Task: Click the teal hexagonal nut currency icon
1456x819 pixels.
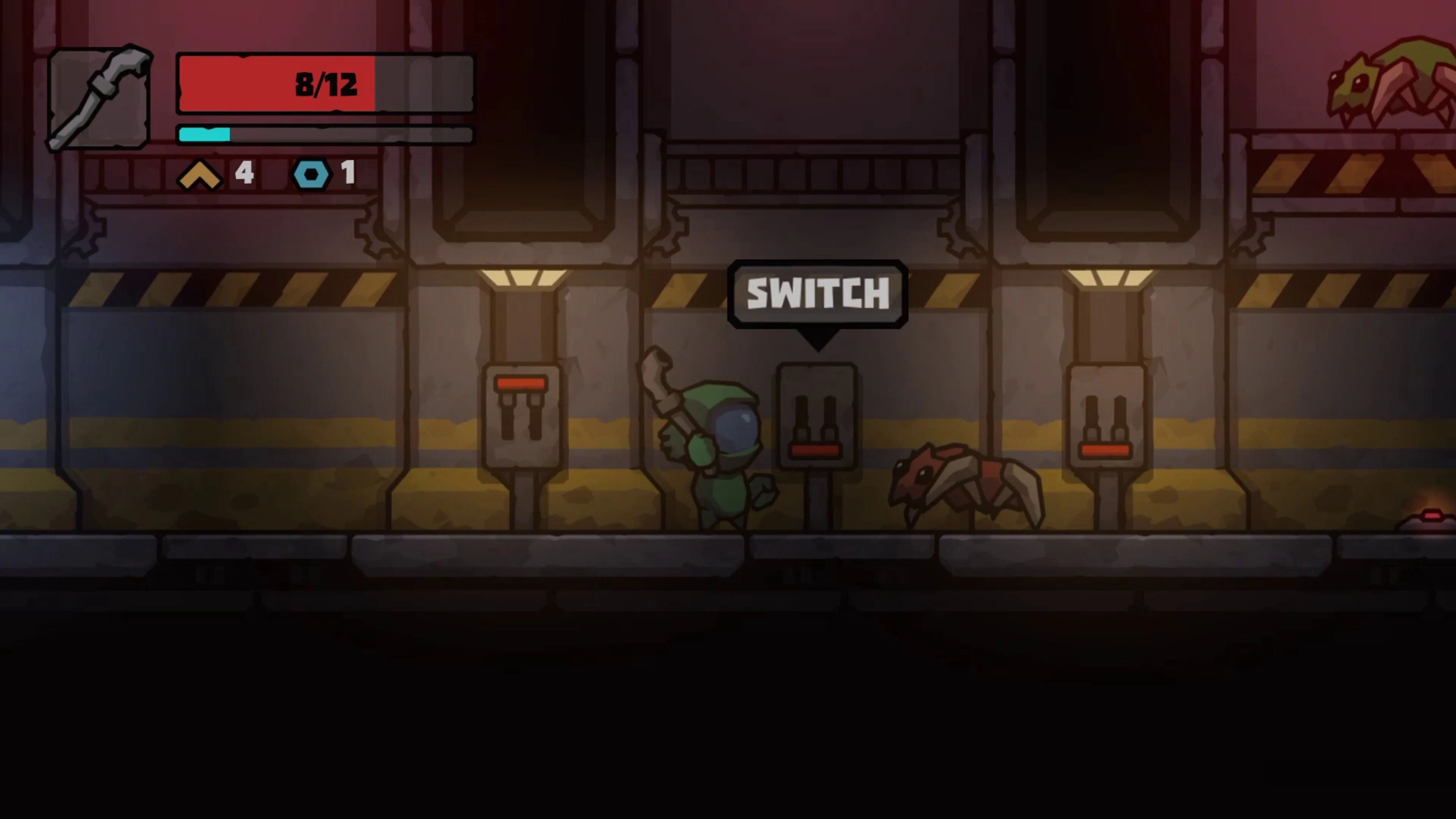Action: point(311,175)
